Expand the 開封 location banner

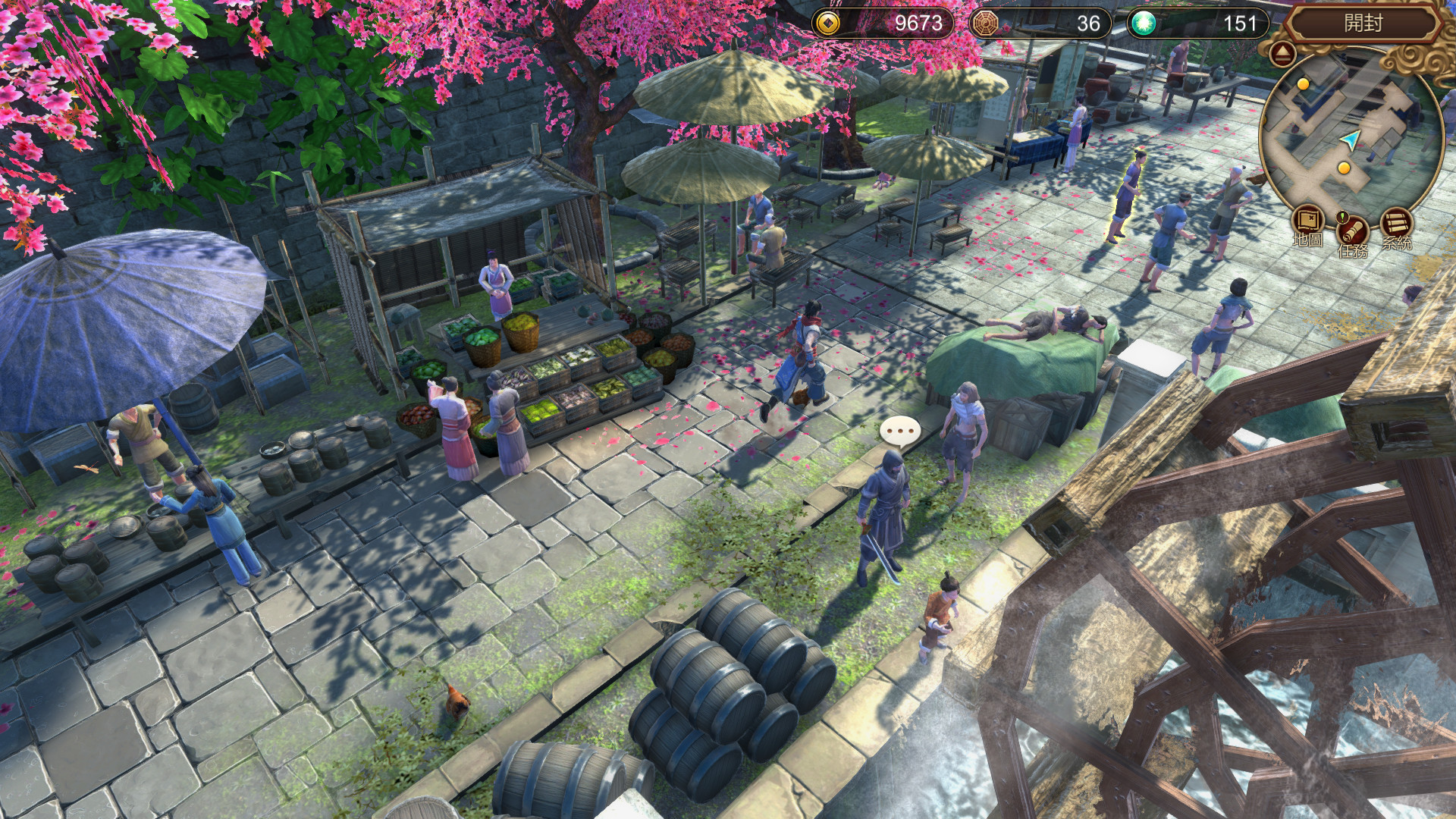(1363, 23)
